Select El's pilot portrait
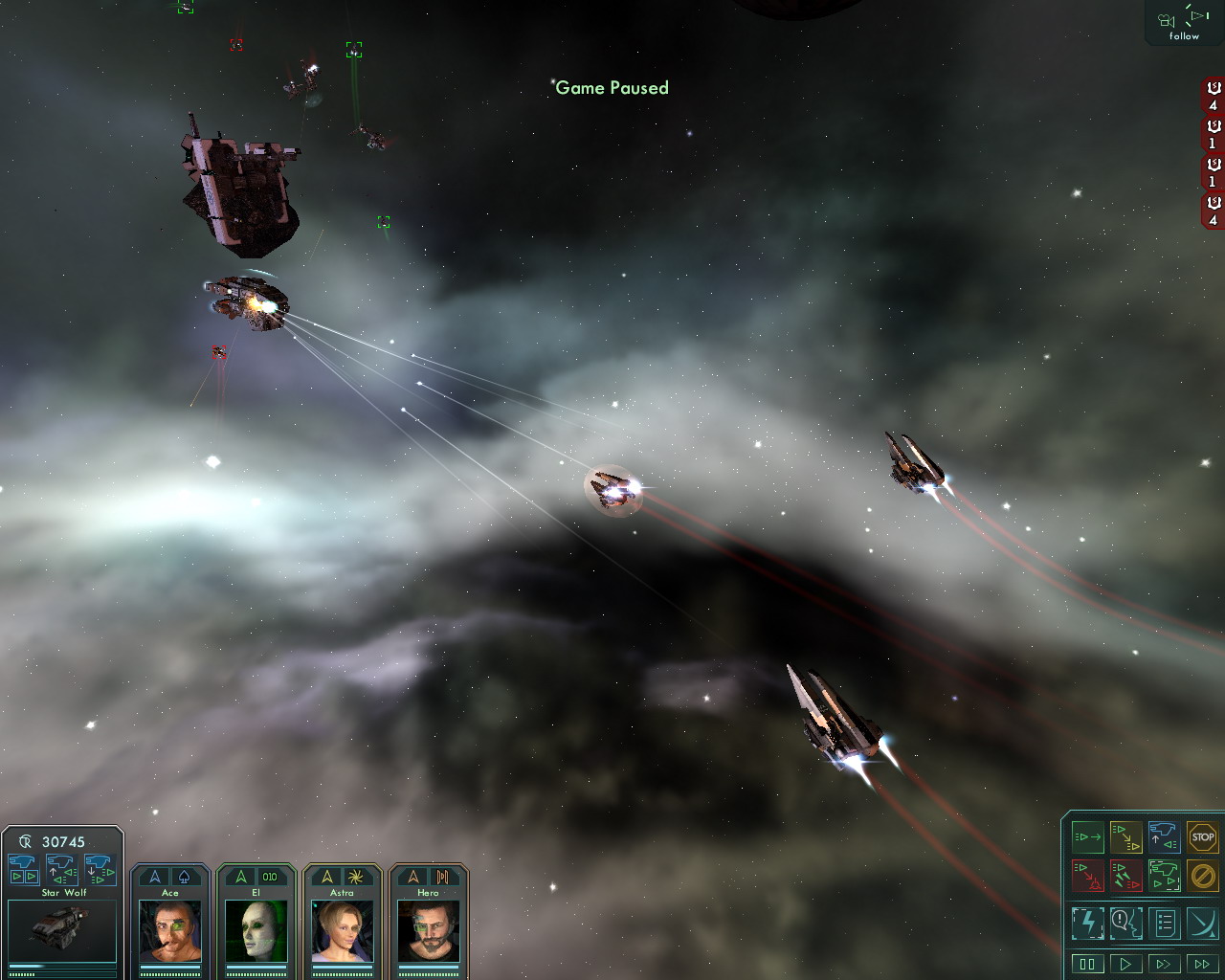 pyautogui.click(x=256, y=930)
